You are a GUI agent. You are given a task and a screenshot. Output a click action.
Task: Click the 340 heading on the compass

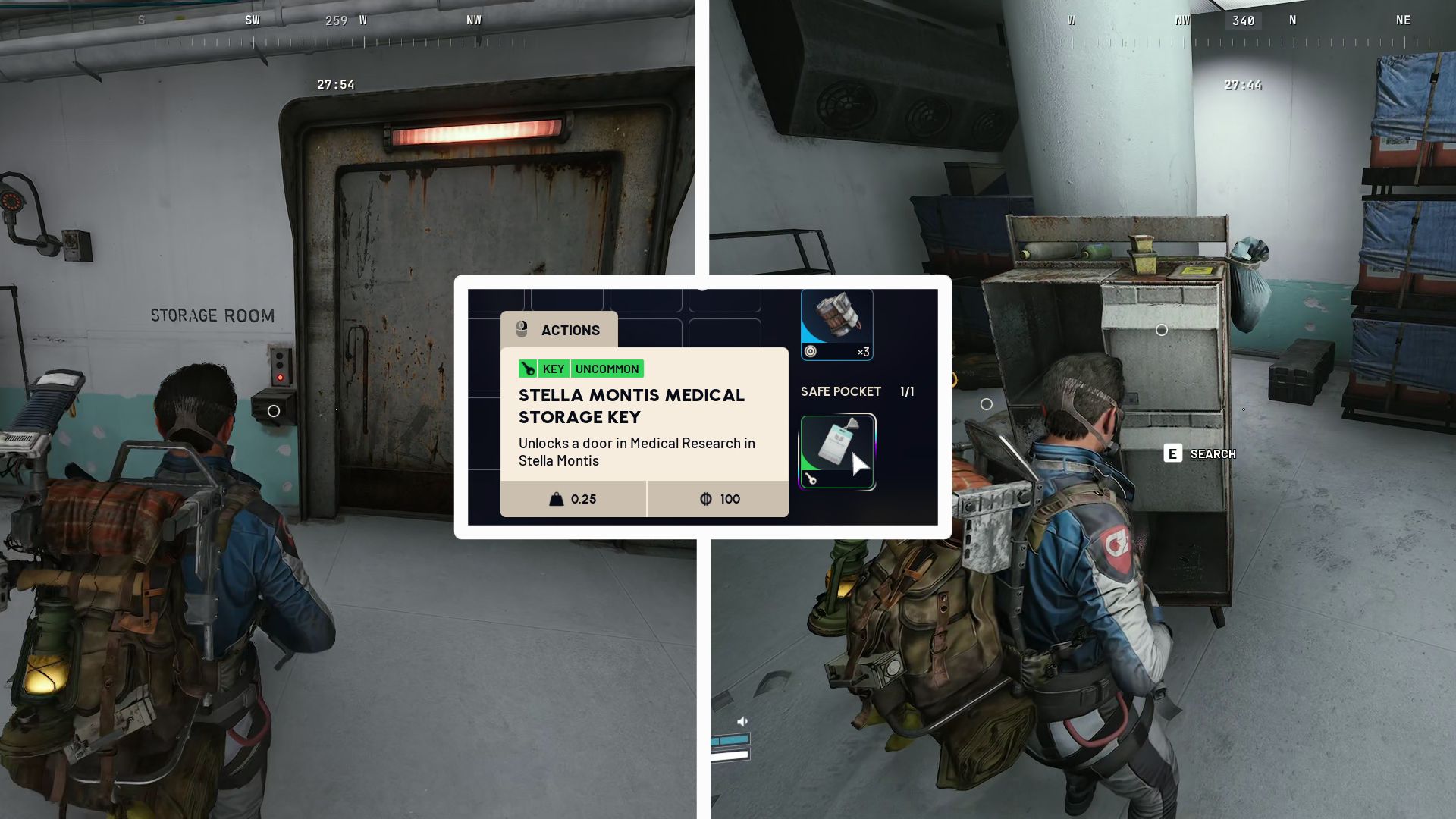pyautogui.click(x=1242, y=20)
